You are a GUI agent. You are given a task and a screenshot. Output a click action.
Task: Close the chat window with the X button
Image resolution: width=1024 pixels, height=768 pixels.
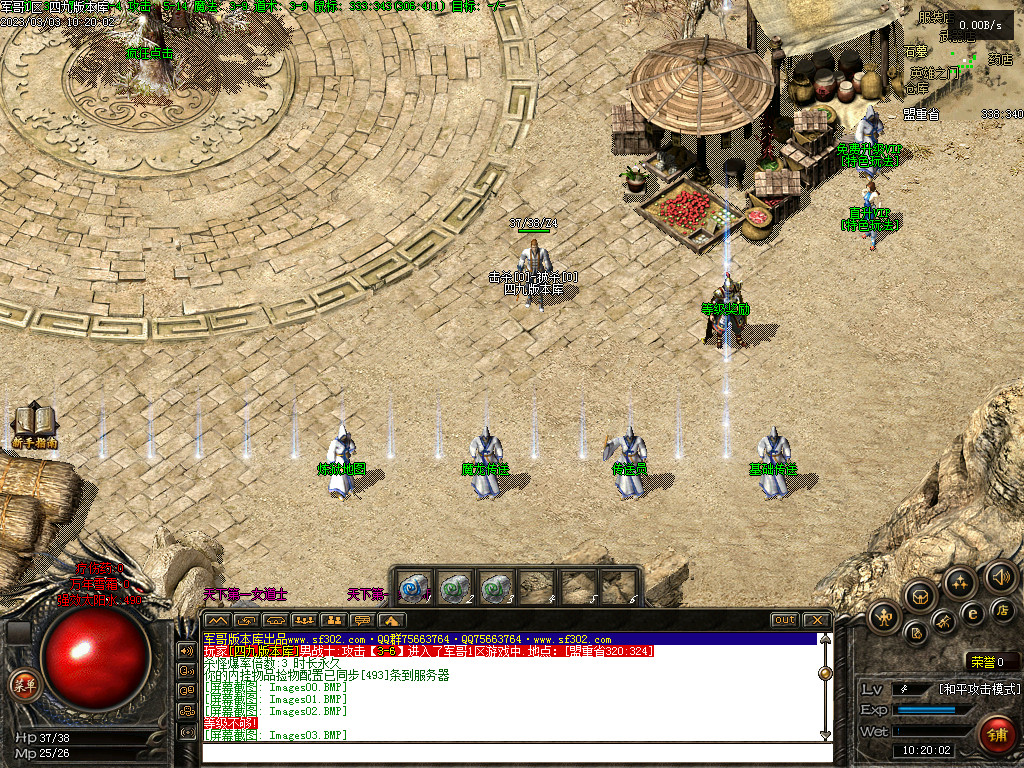(x=815, y=620)
